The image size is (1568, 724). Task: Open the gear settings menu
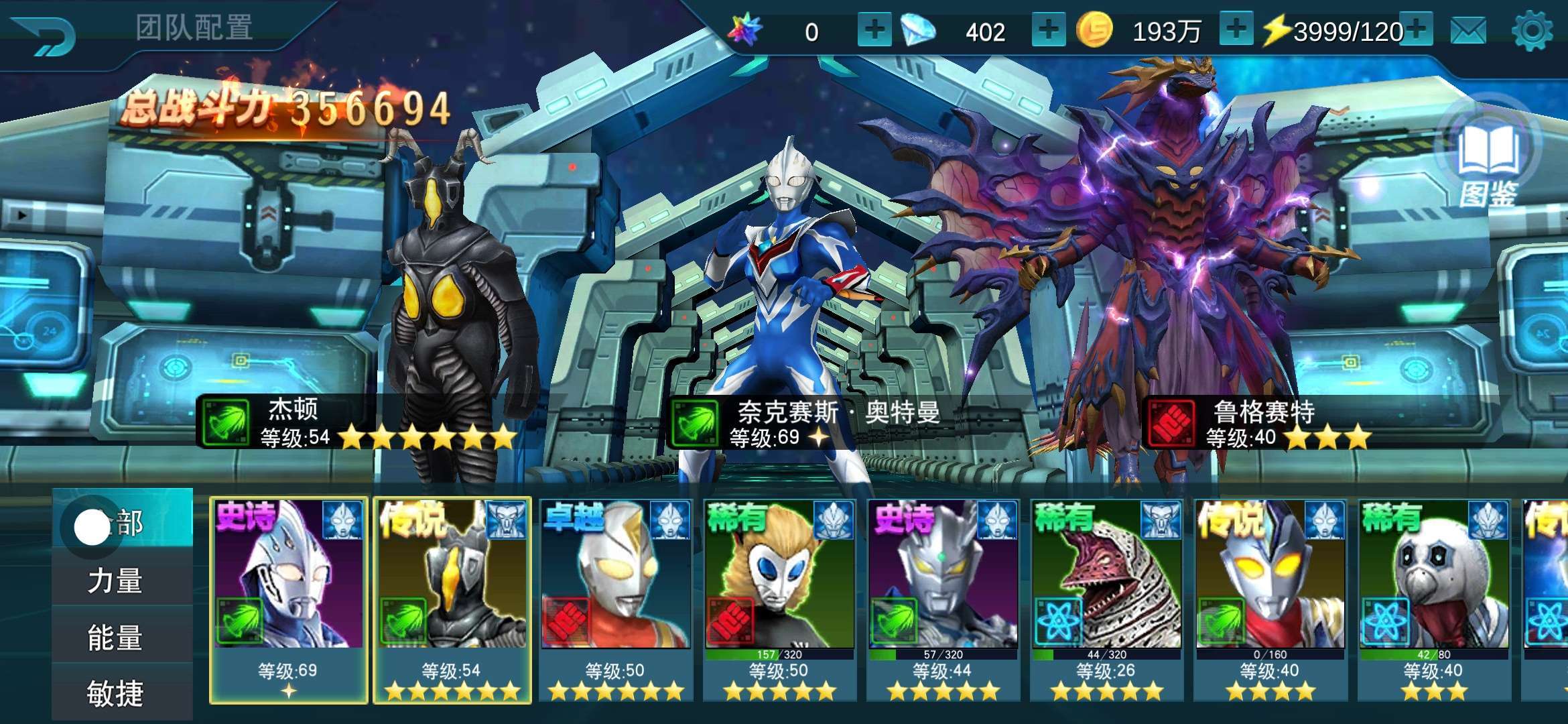click(x=1532, y=32)
